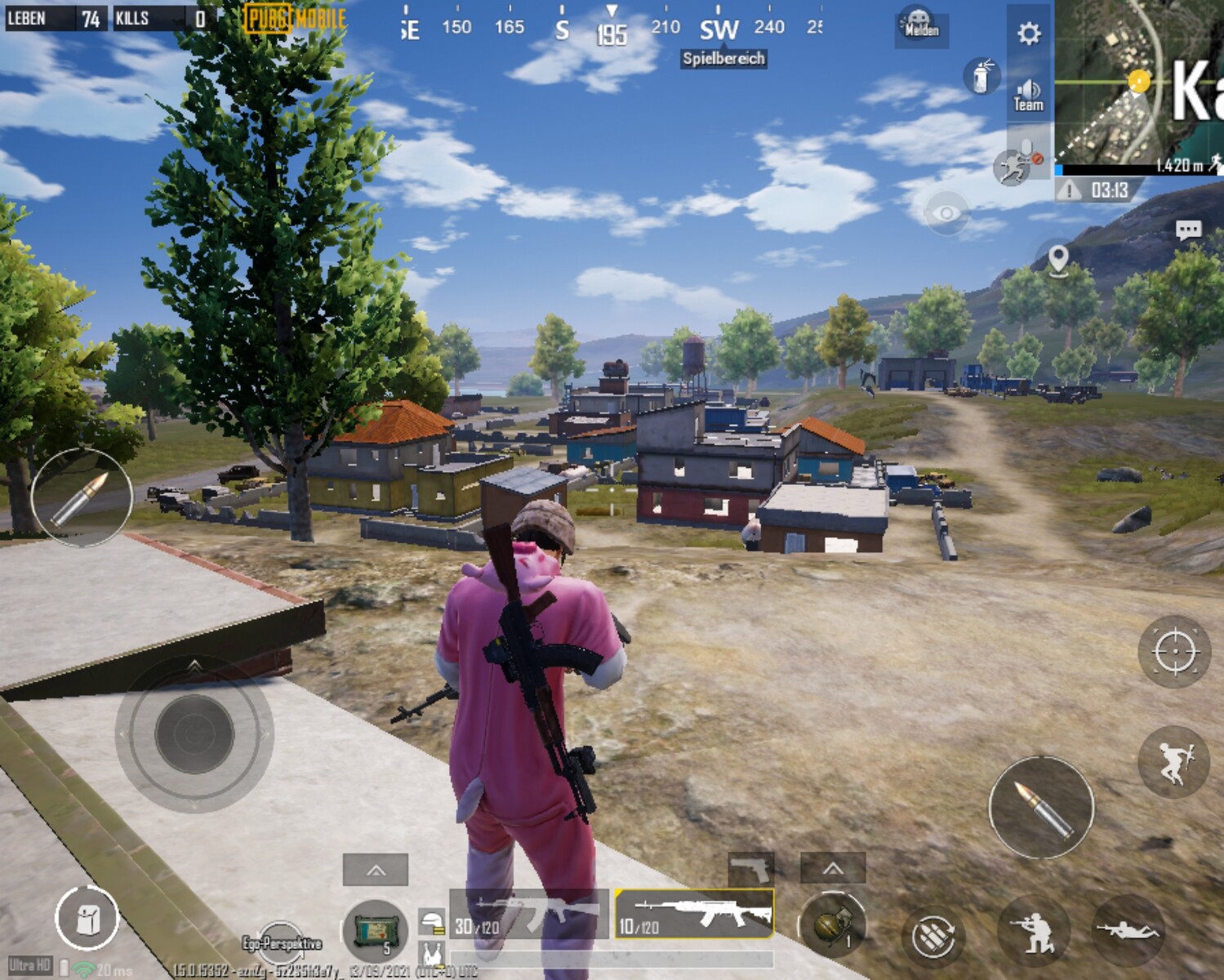This screenshot has height=980, width=1224.
Task: Go prone with the lying soldier icon
Action: [1128, 930]
